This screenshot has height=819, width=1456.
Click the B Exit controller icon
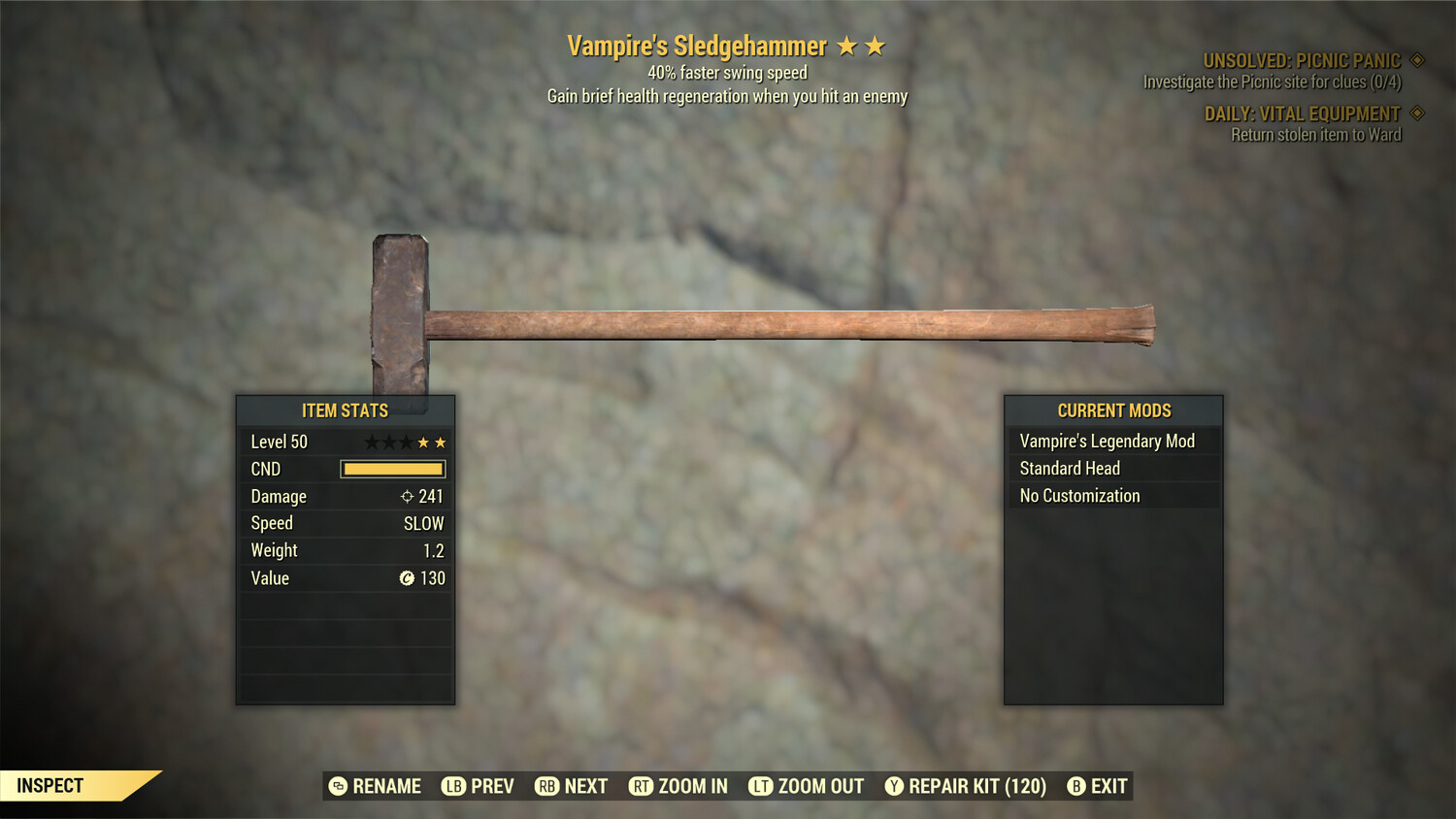[x=1075, y=786]
